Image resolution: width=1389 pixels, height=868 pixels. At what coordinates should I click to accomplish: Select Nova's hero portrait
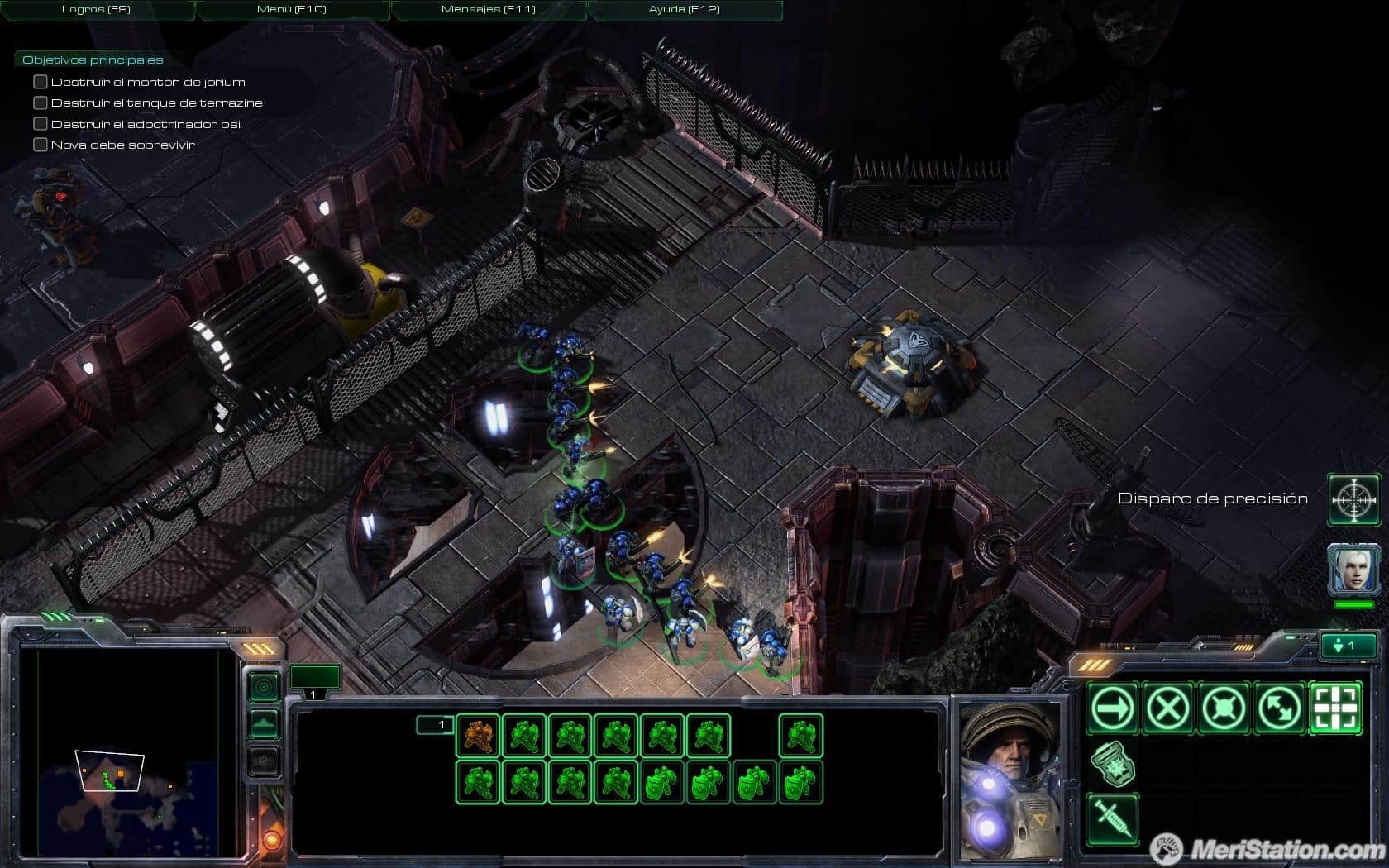coord(1353,569)
